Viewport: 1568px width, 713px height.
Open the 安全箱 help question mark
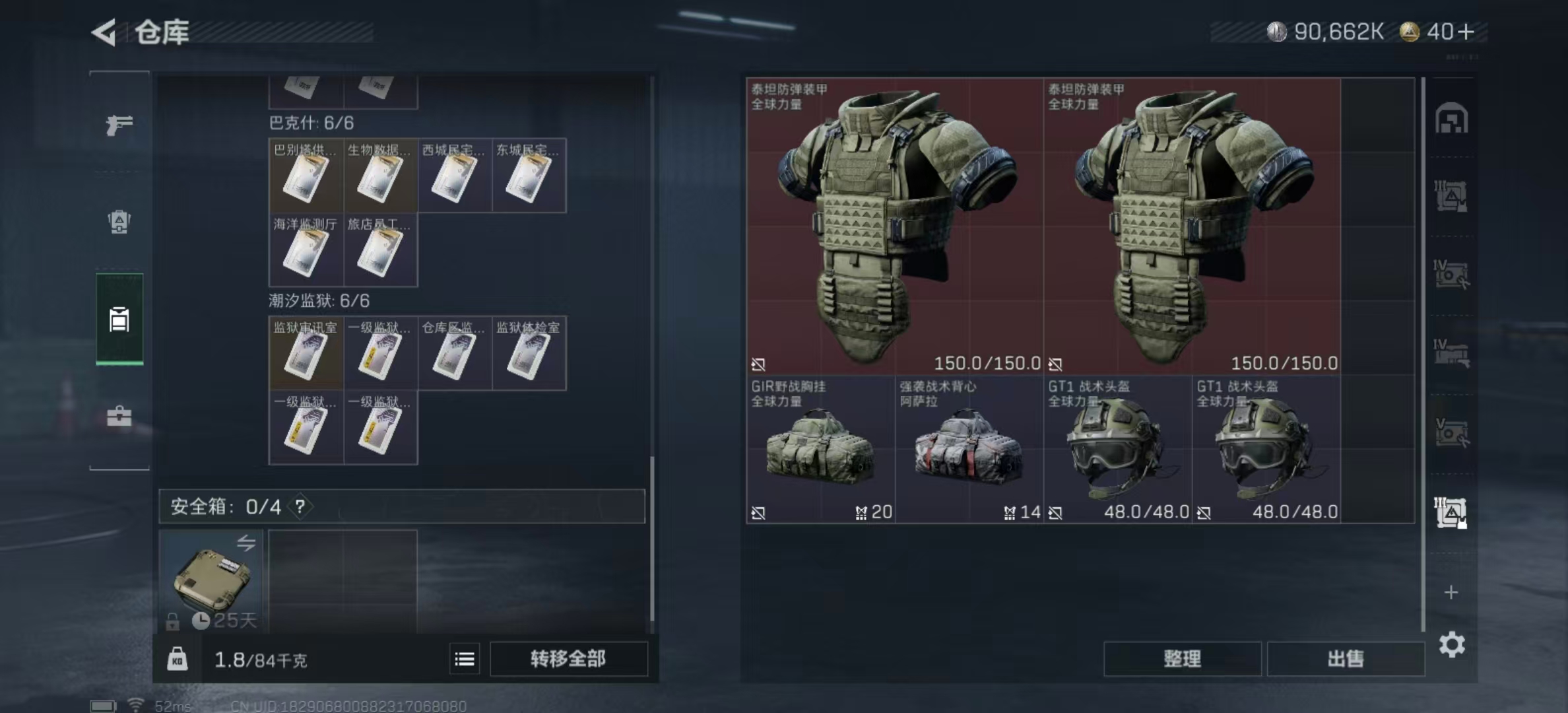point(300,506)
